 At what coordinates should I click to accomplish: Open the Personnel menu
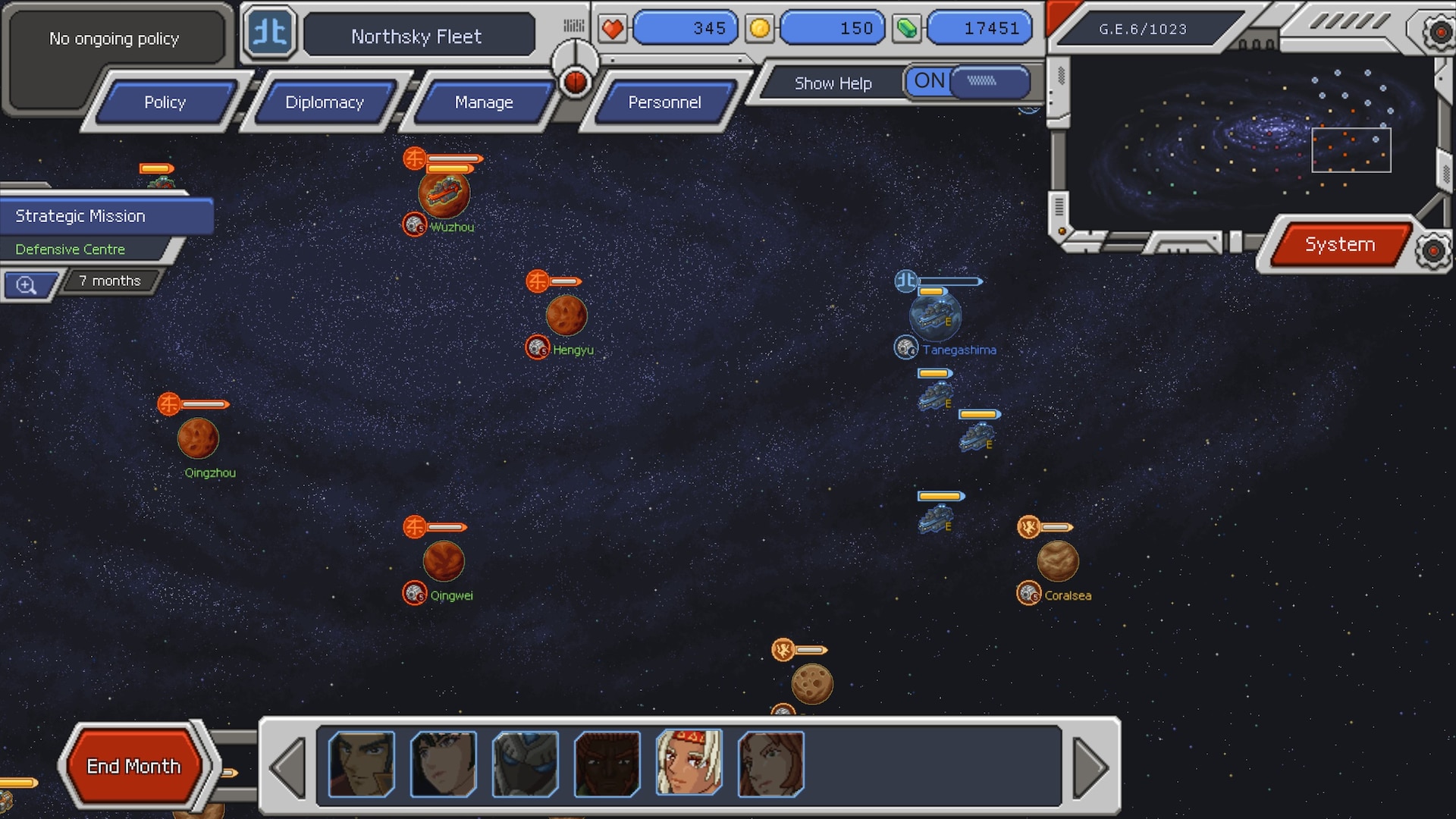point(664,102)
